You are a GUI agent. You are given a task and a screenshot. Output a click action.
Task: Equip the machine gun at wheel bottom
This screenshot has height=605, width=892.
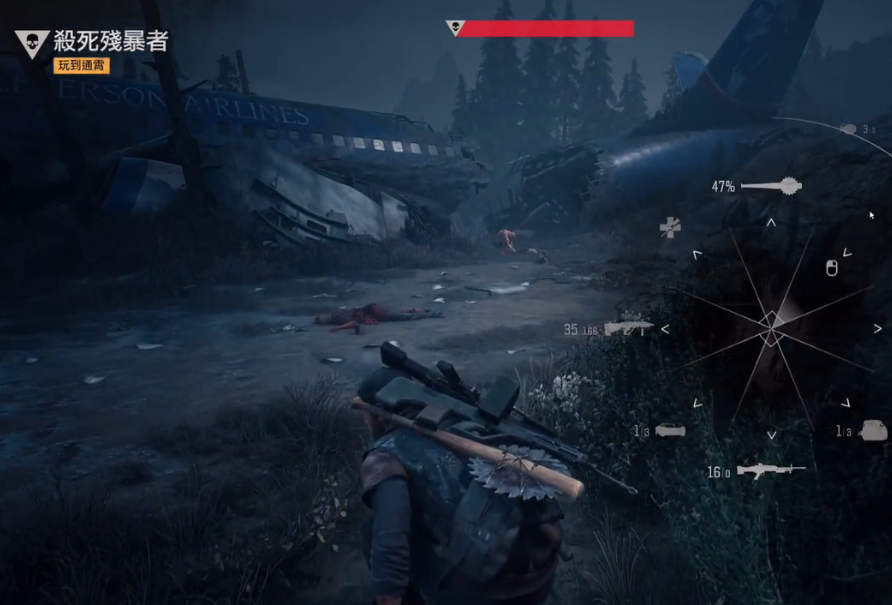point(770,470)
